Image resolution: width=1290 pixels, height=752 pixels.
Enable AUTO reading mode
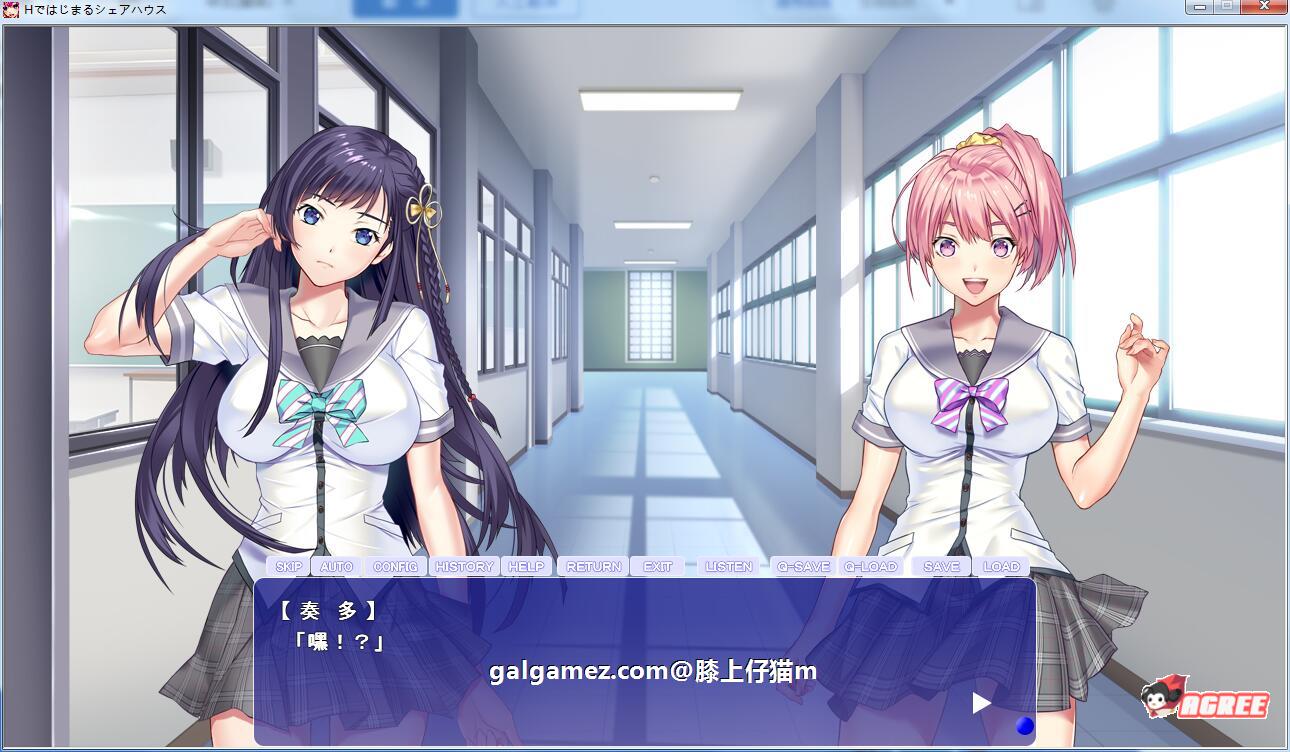point(335,565)
